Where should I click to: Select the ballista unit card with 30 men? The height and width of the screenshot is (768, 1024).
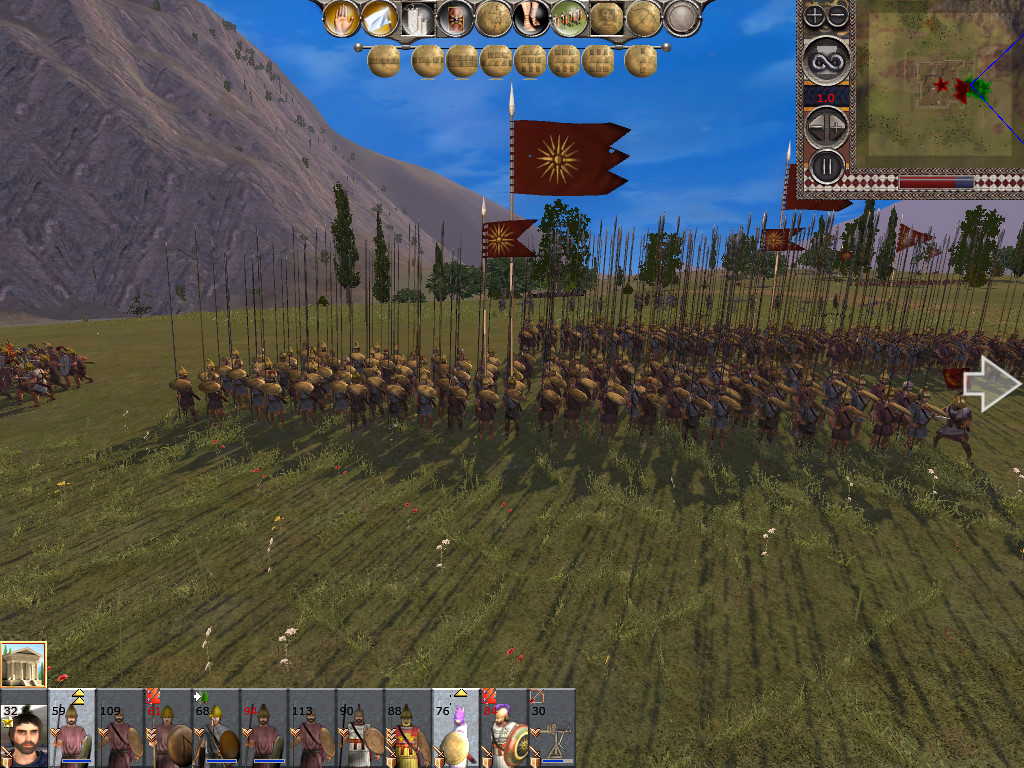click(552, 728)
